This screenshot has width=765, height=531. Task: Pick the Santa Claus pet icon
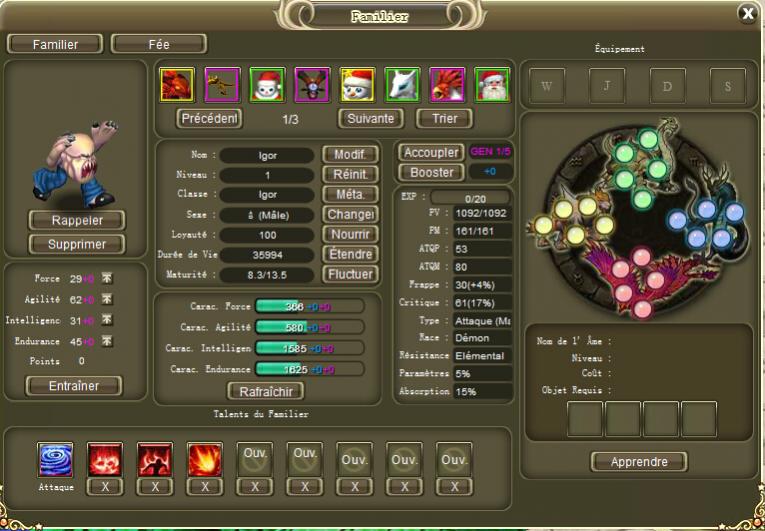pyautogui.click(x=492, y=84)
